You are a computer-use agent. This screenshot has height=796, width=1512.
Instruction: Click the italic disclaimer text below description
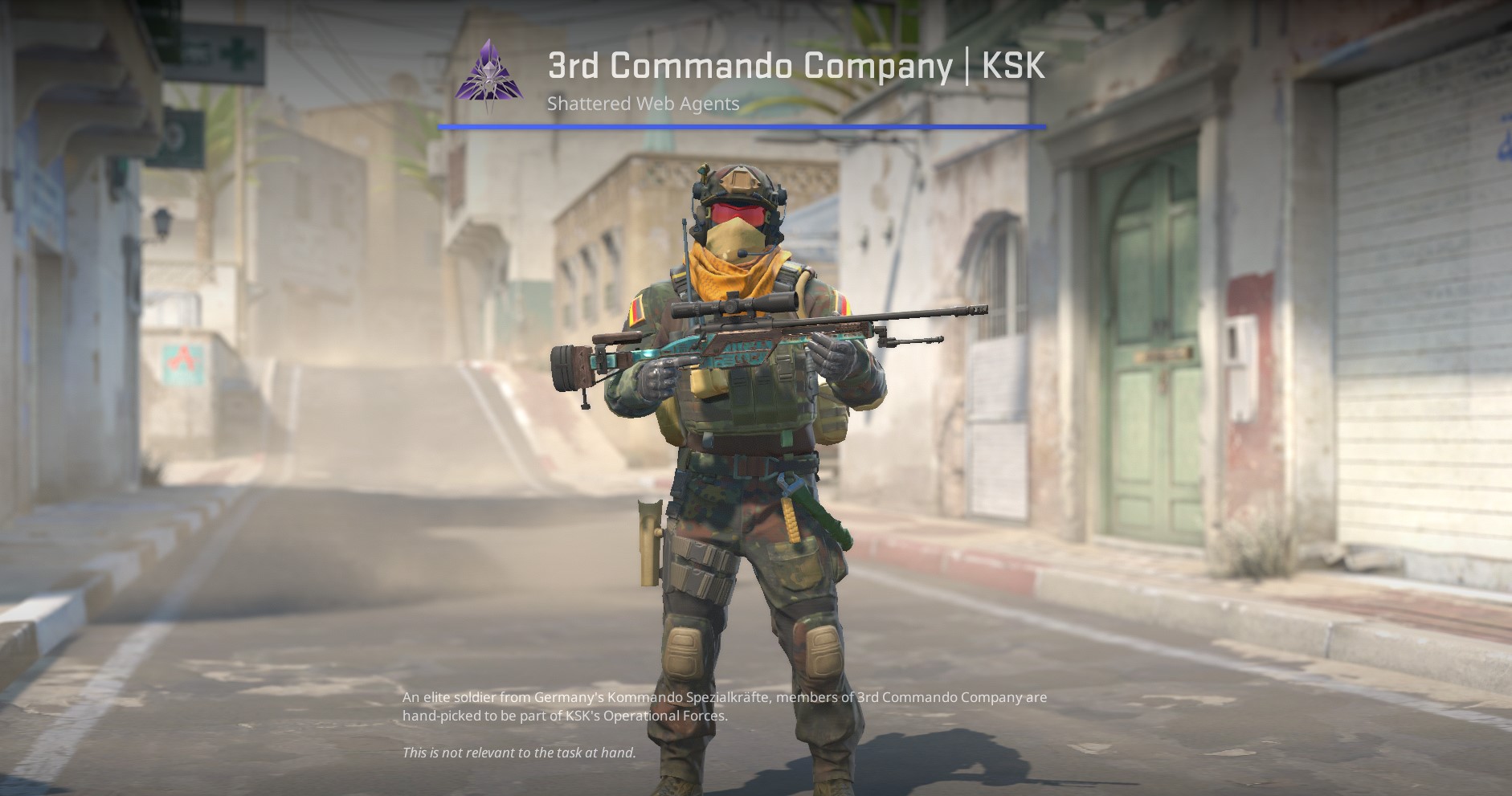pos(518,753)
